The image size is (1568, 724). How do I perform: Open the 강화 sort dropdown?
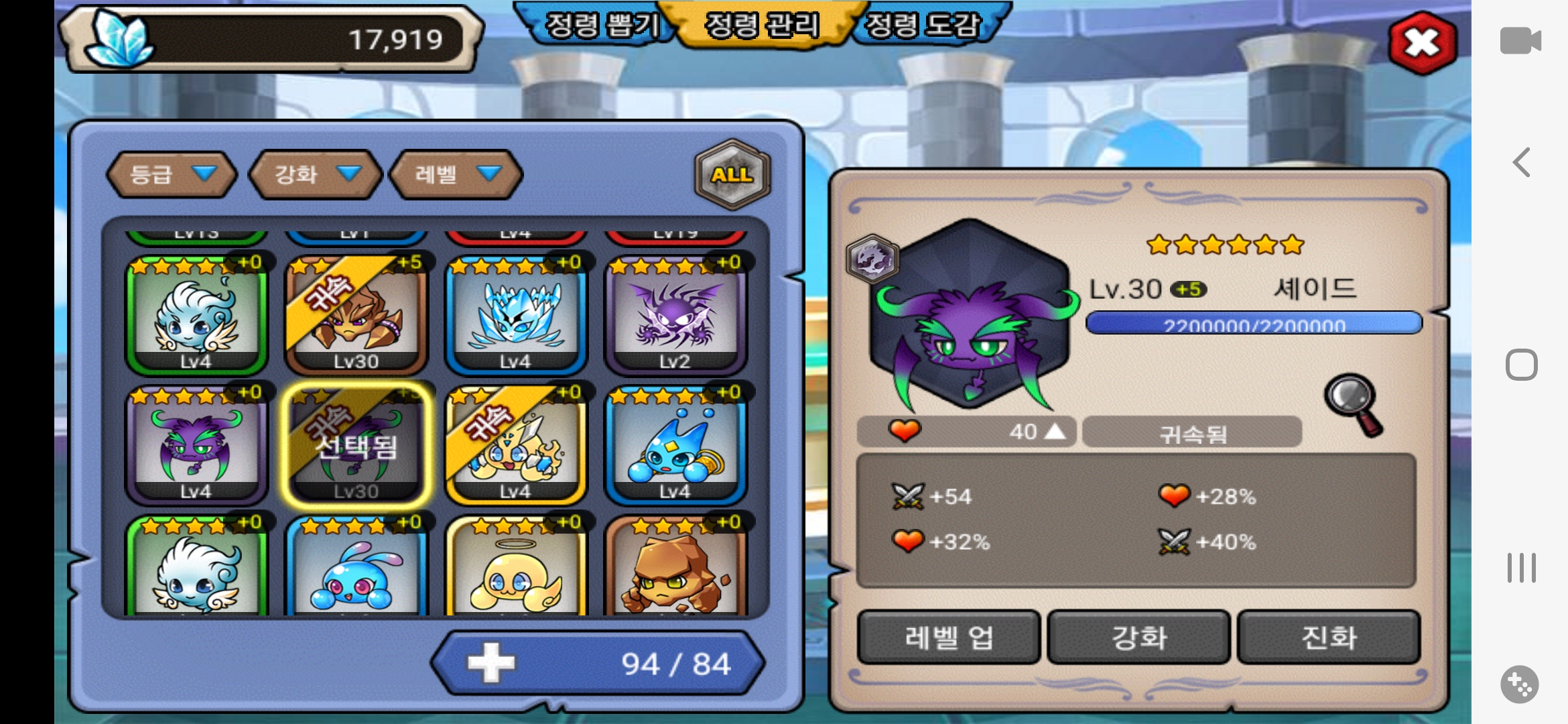315,174
